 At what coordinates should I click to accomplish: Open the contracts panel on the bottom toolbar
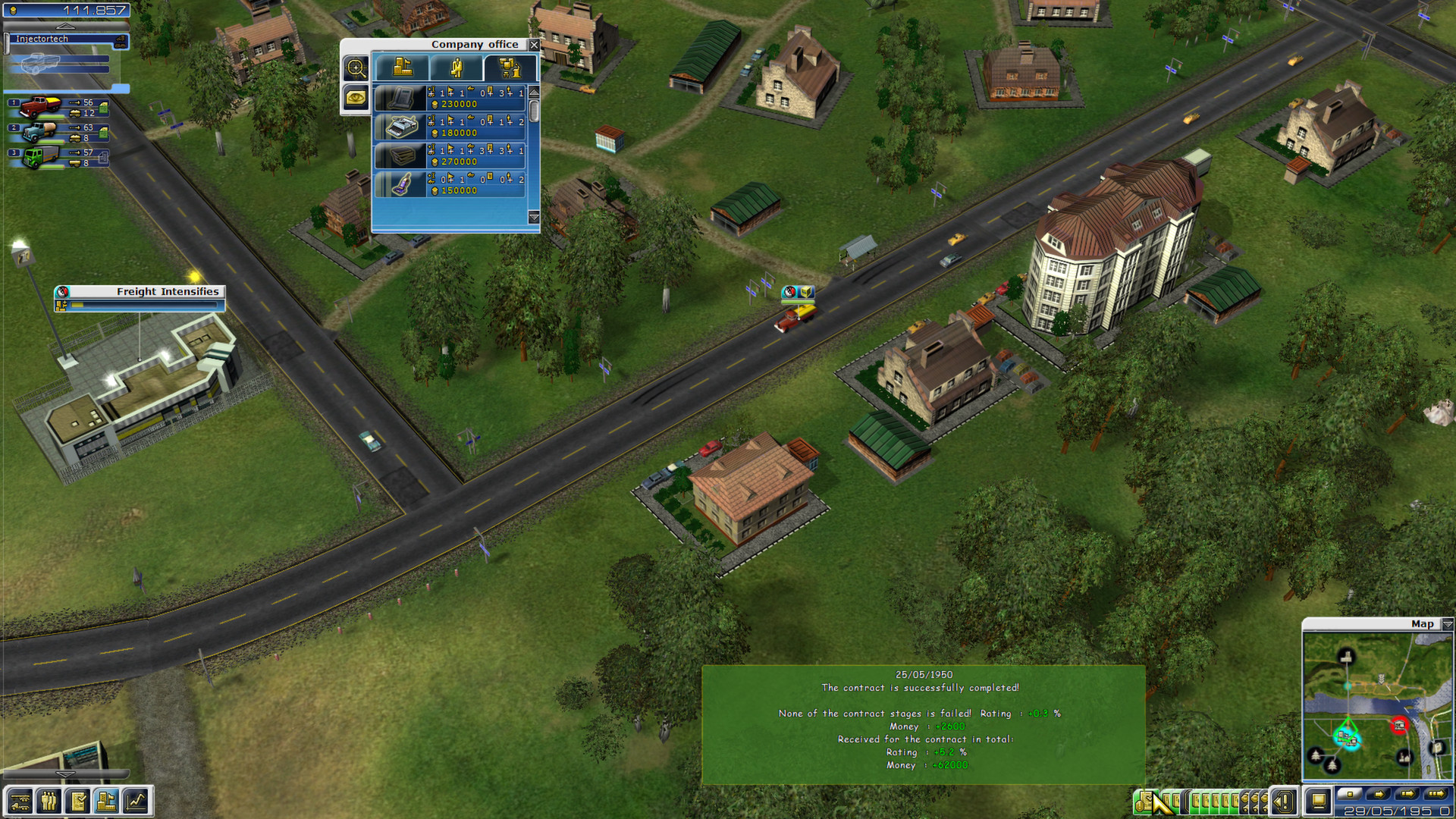[x=78, y=801]
